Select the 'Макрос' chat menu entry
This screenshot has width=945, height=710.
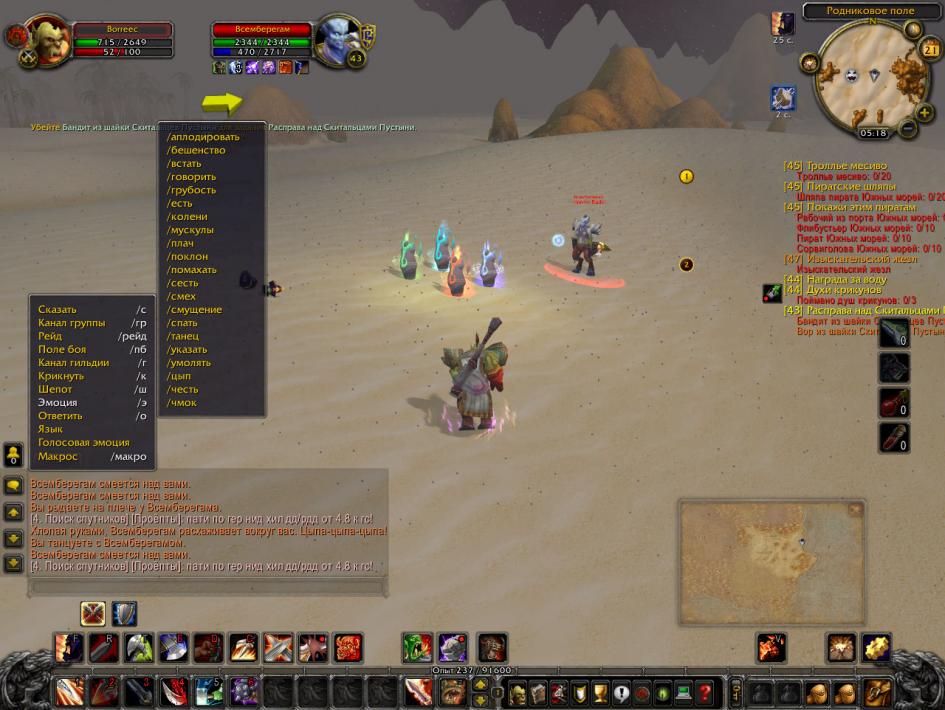57,456
